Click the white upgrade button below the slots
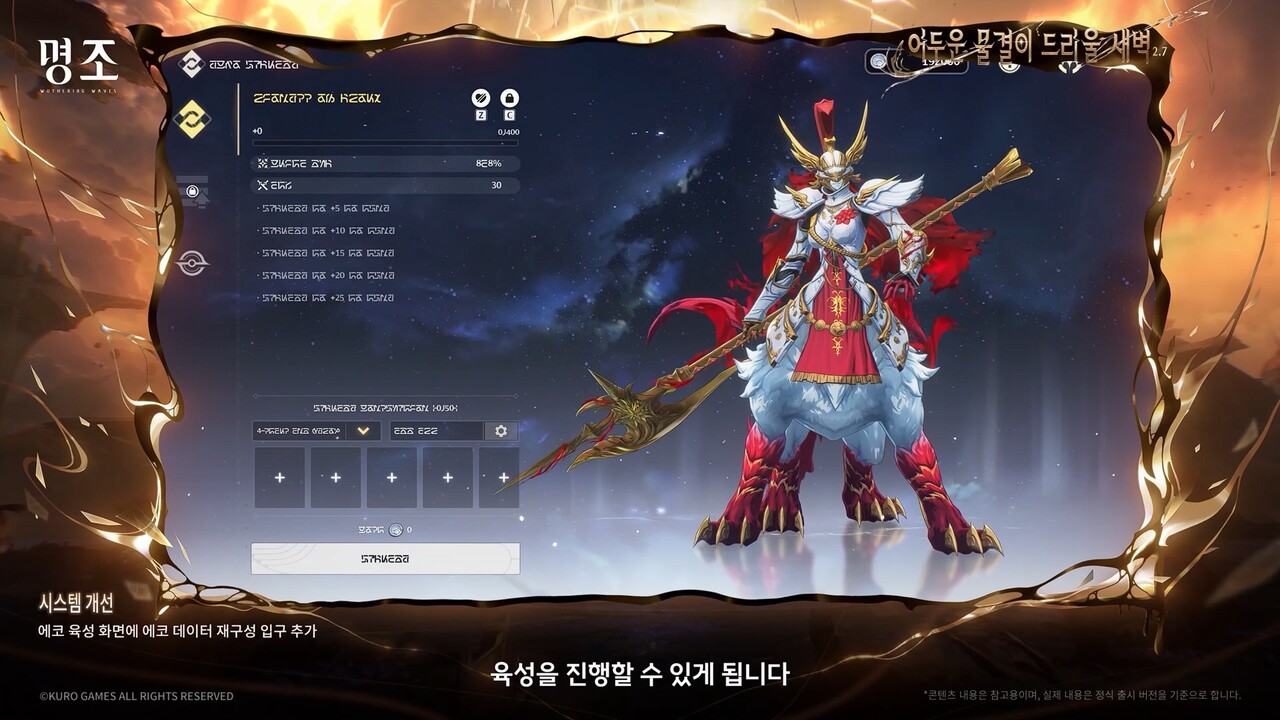Image resolution: width=1280 pixels, height=720 pixels. tap(385, 559)
